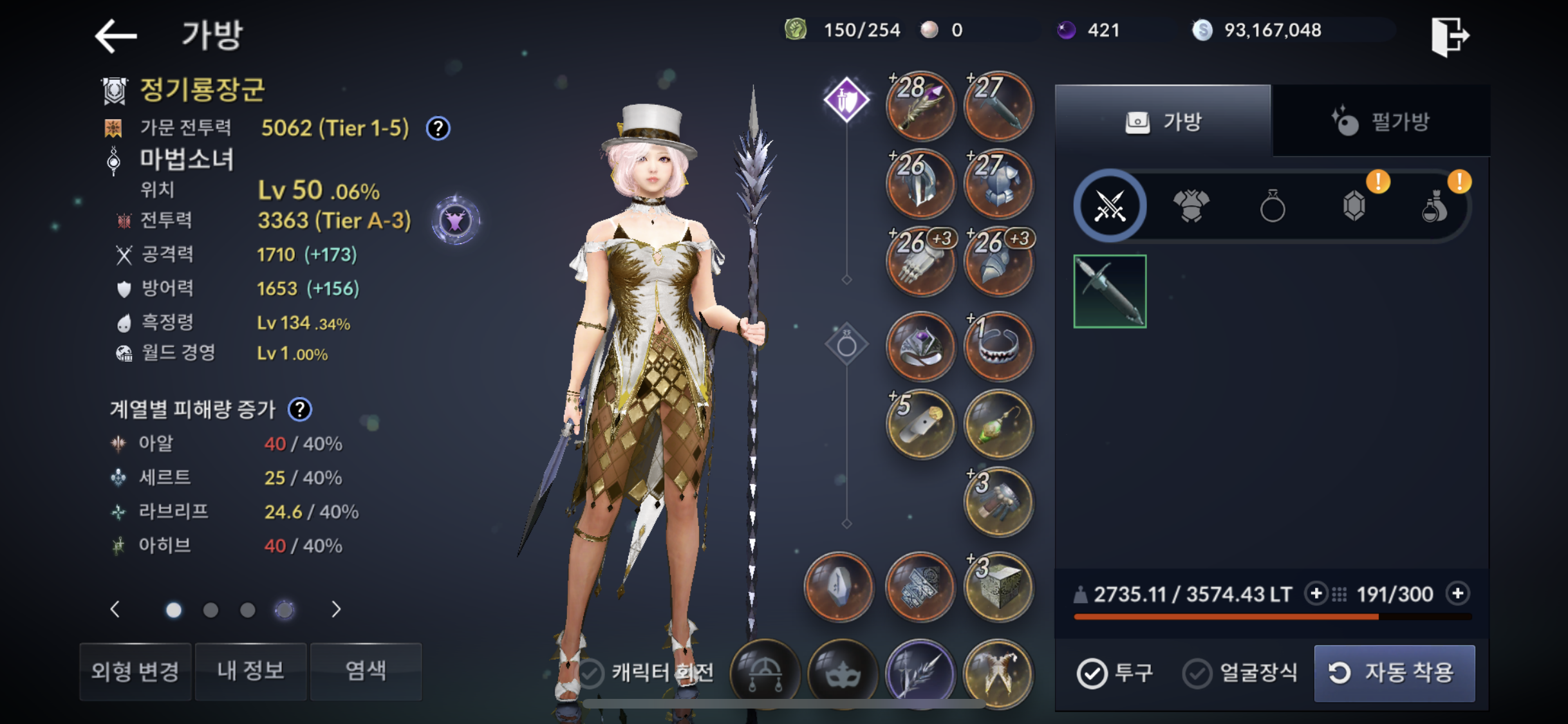
Task: Show help for 가문 전투력
Action: 438,128
